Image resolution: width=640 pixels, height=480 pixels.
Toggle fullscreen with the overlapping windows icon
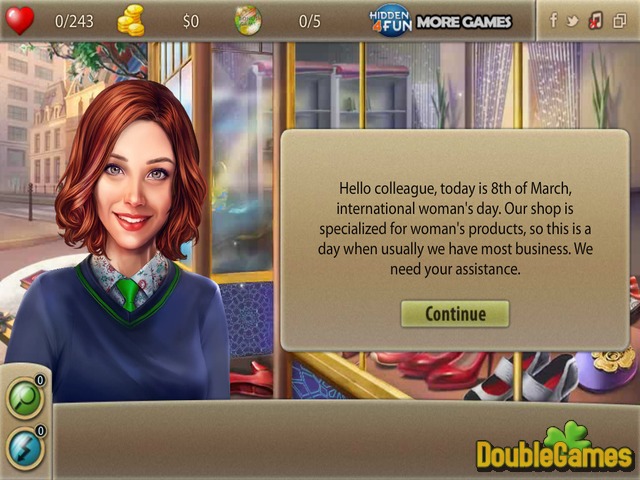point(619,20)
